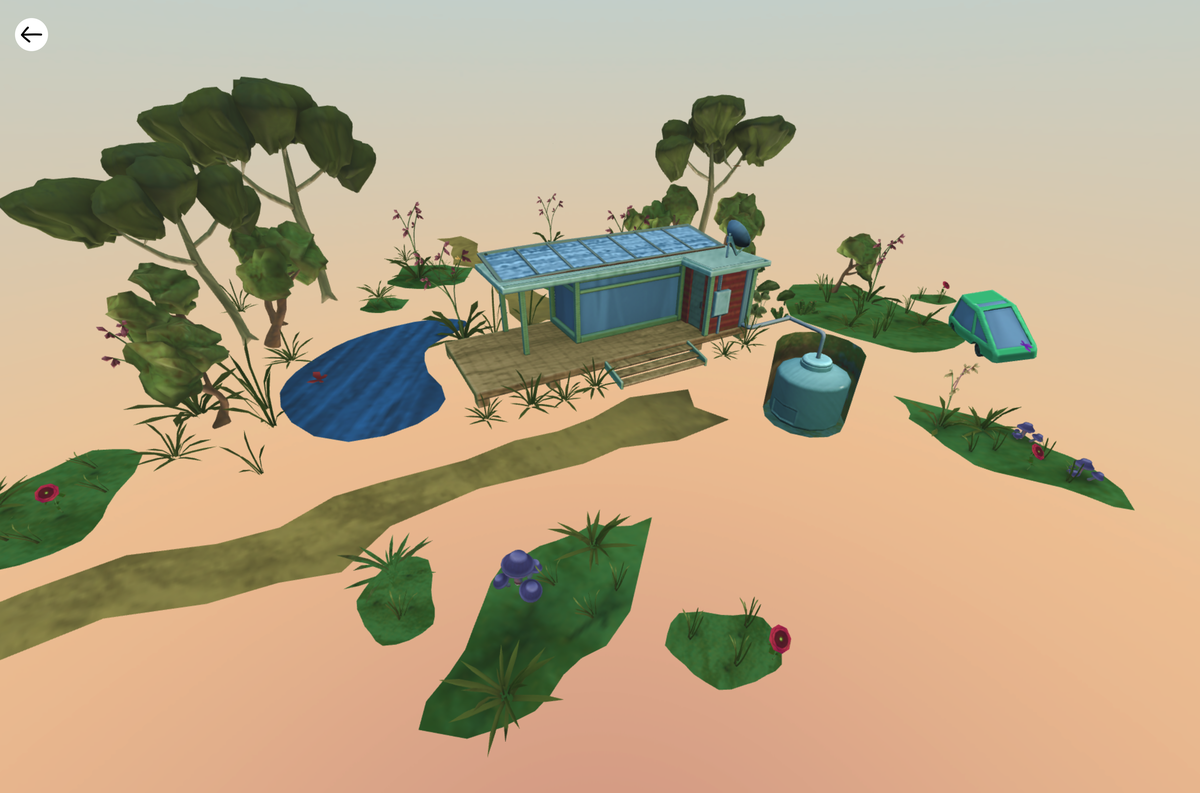Click the back arrow button
This screenshot has width=1200, height=793.
tap(31, 35)
